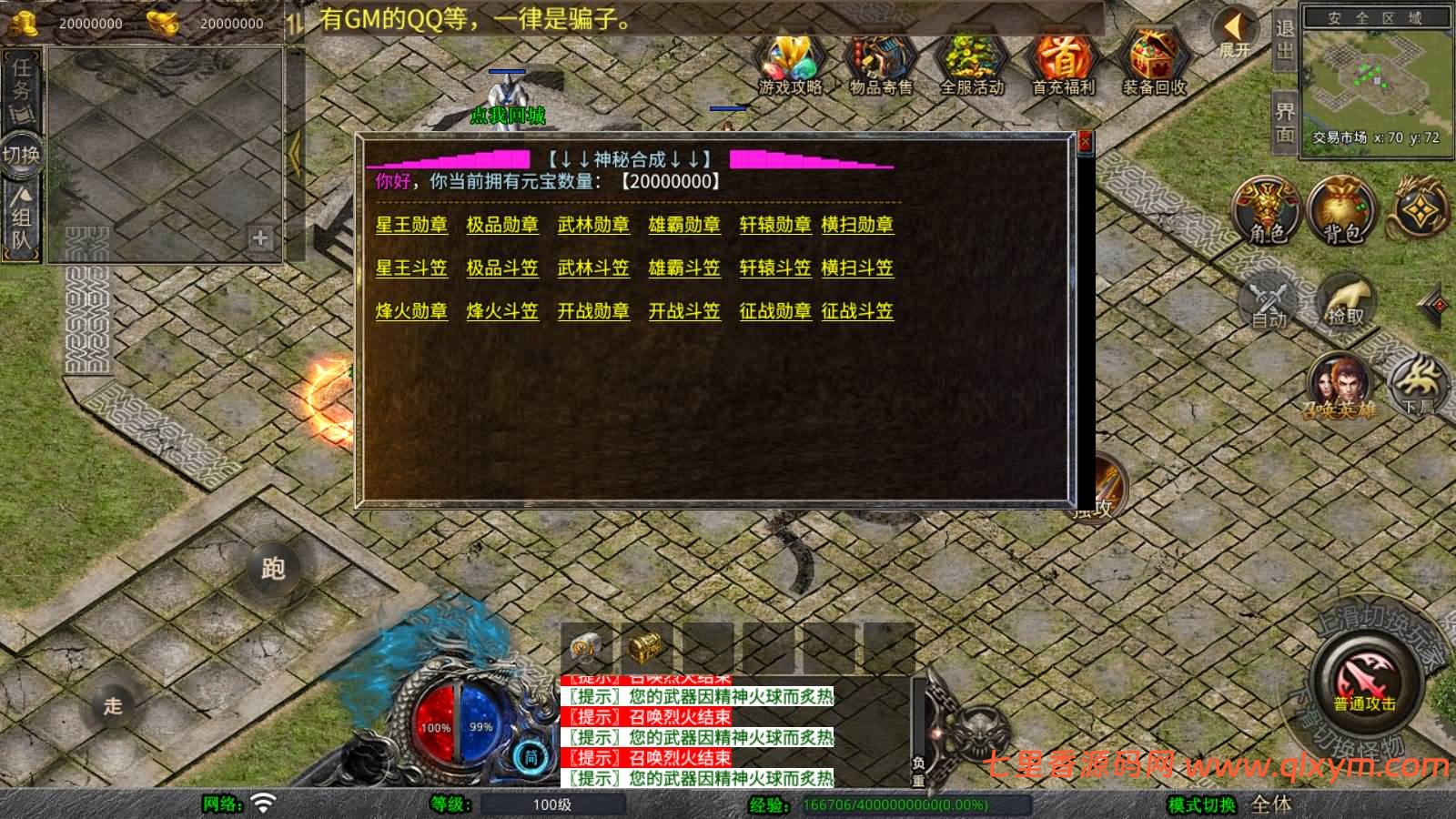Open the 首充福利 first-recharge reward
The width and height of the screenshot is (1456, 819).
[1063, 66]
